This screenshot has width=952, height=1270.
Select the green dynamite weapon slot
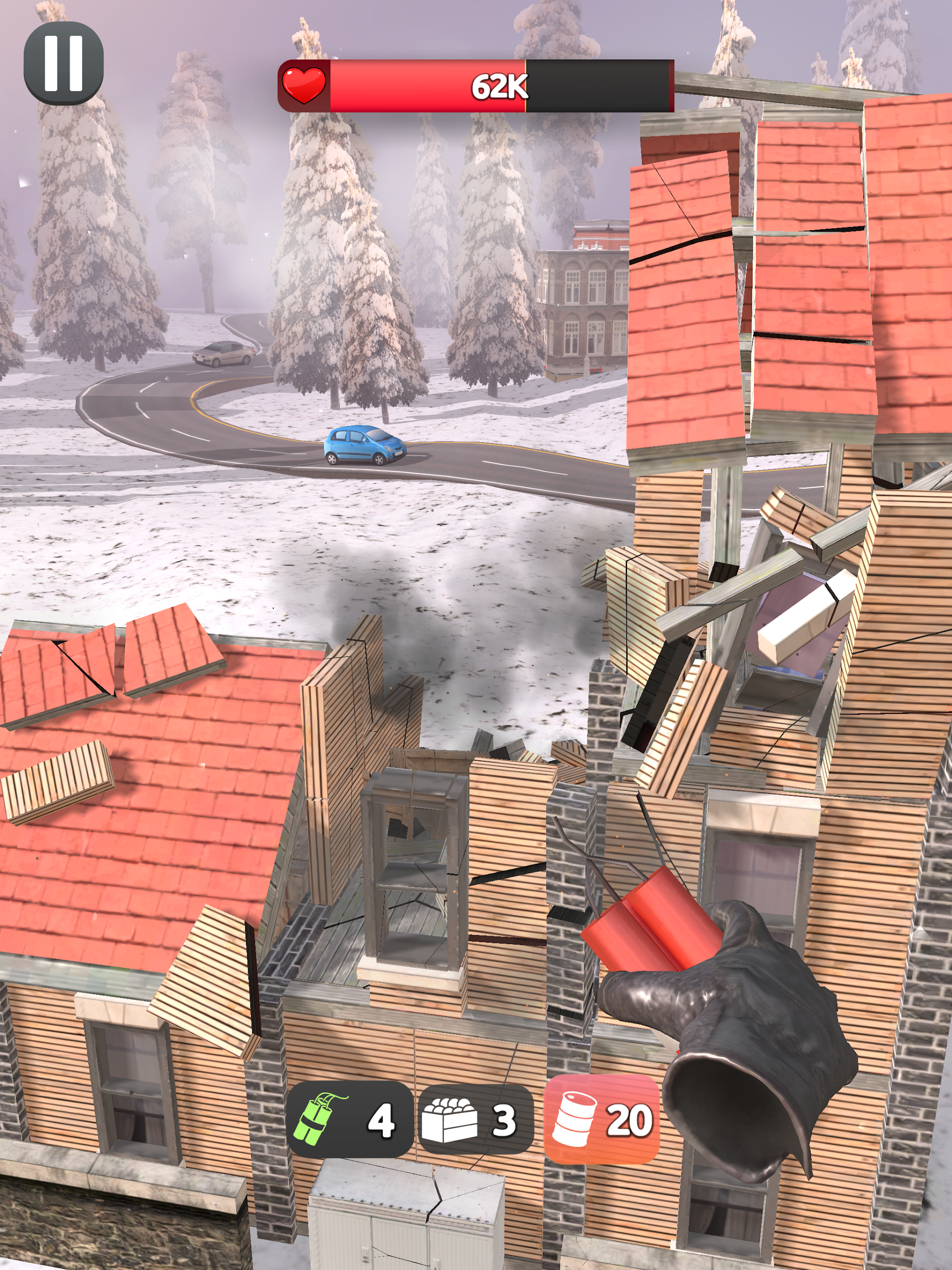[349, 1120]
